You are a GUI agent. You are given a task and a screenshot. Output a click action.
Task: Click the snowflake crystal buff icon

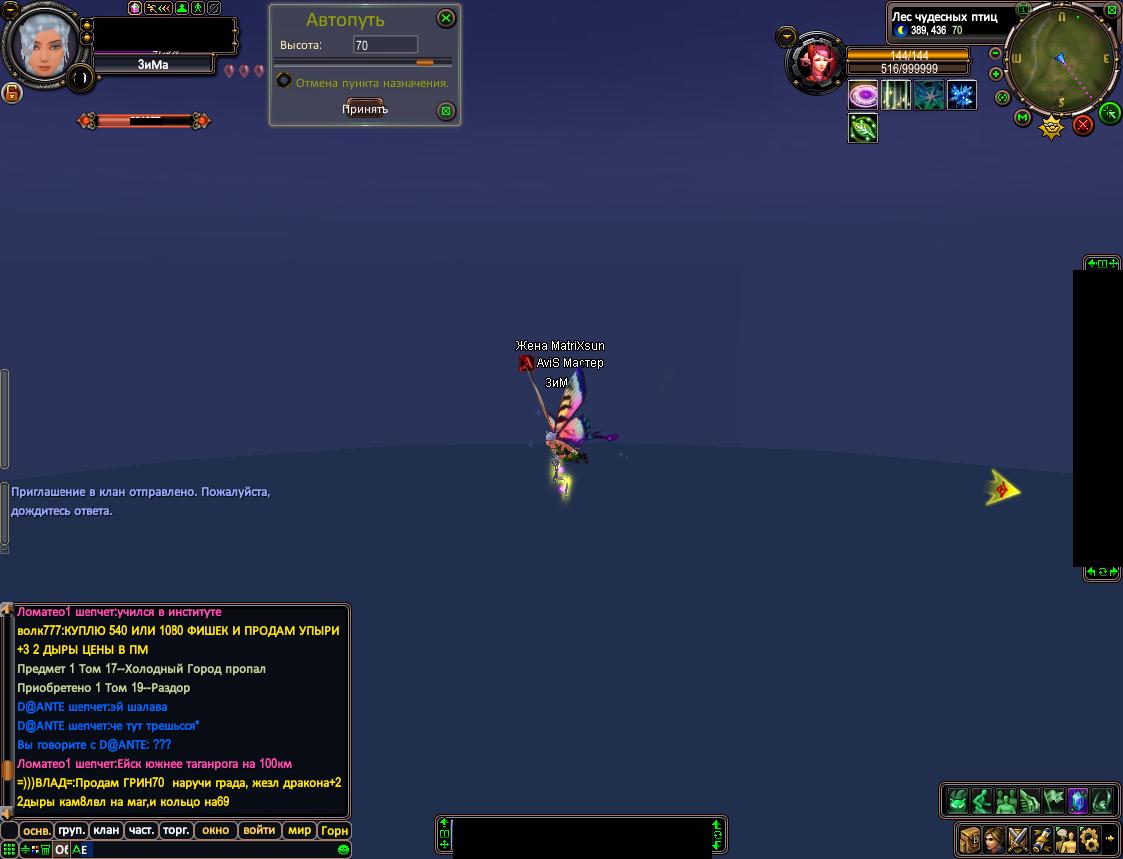(962, 96)
